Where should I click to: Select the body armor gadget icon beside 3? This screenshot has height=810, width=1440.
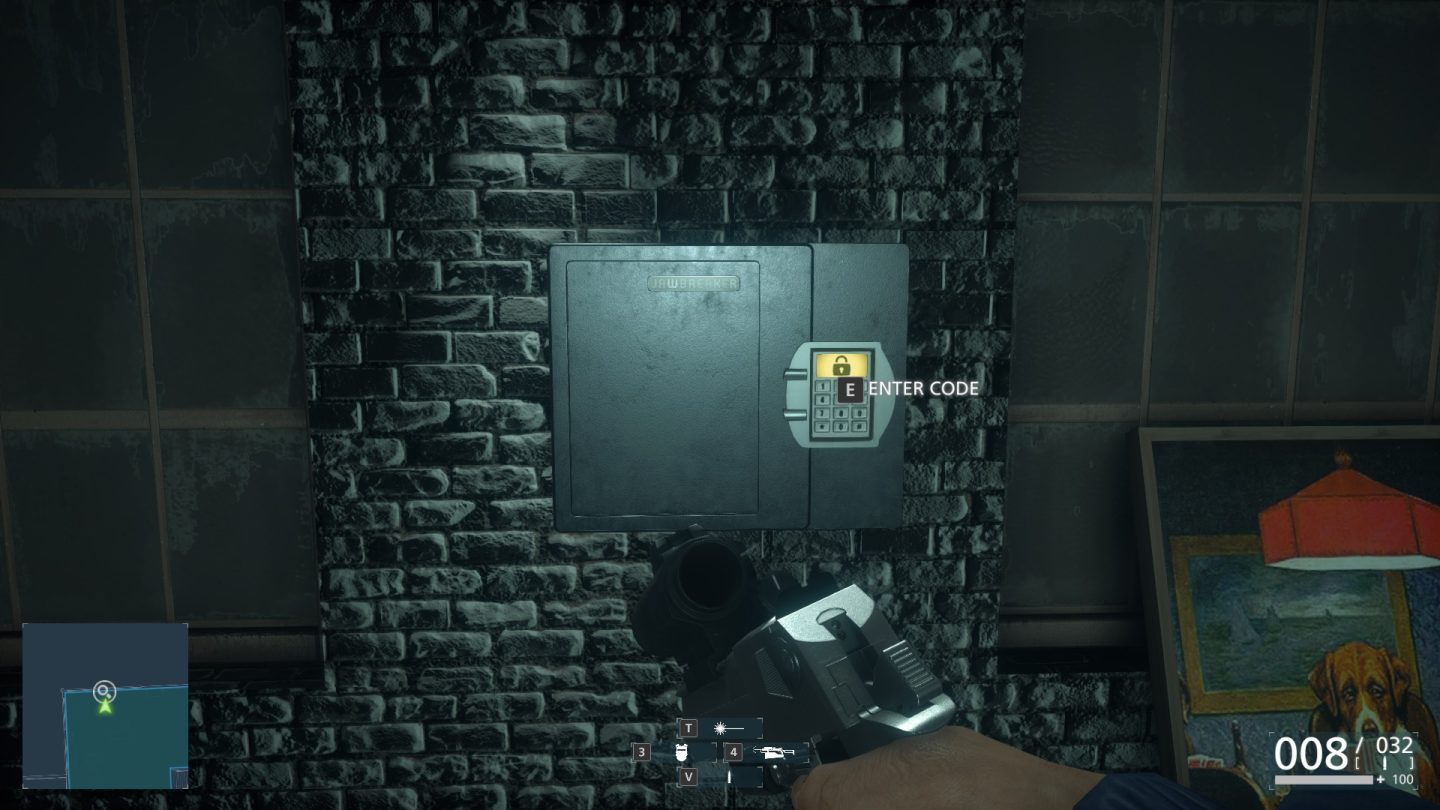[682, 752]
